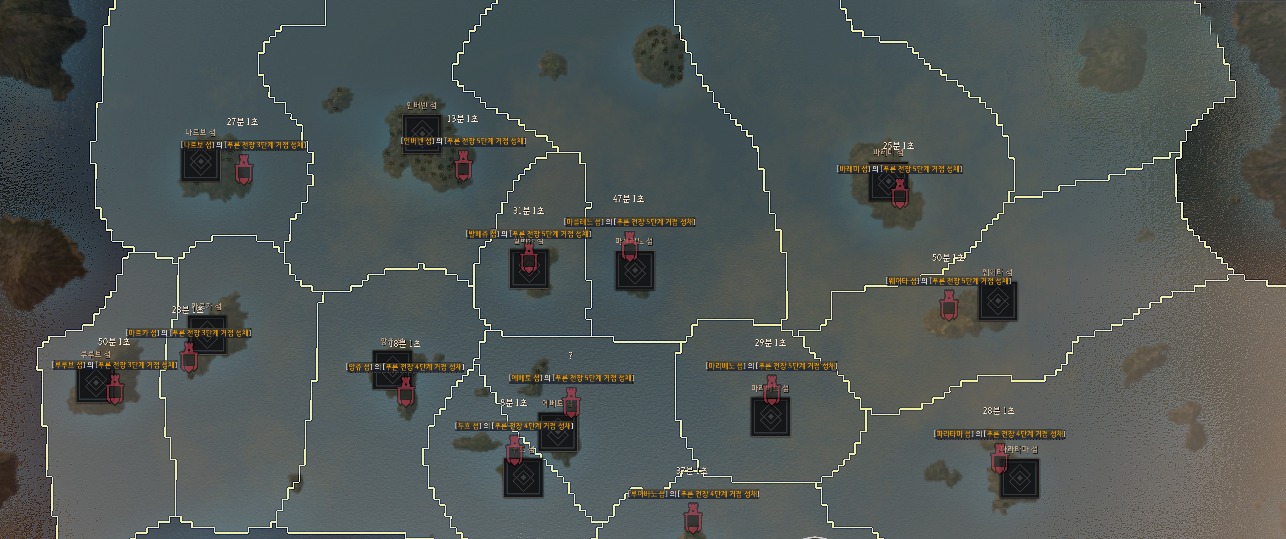Click the red fort marker on 나르보 섬
The width and height of the screenshot is (1286, 539).
pos(243,171)
